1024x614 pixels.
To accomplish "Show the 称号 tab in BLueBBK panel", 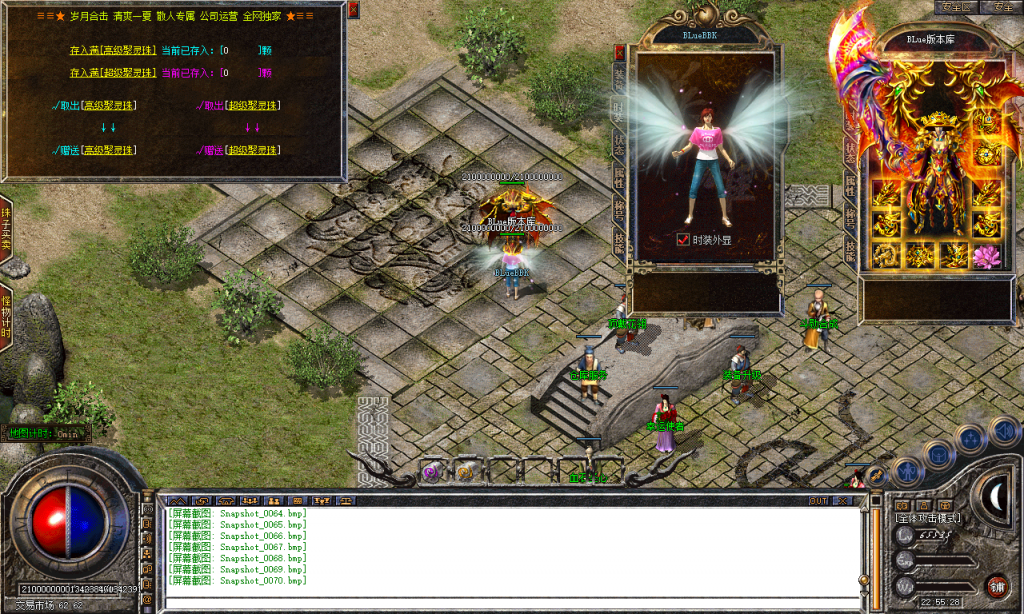I will 620,208.
